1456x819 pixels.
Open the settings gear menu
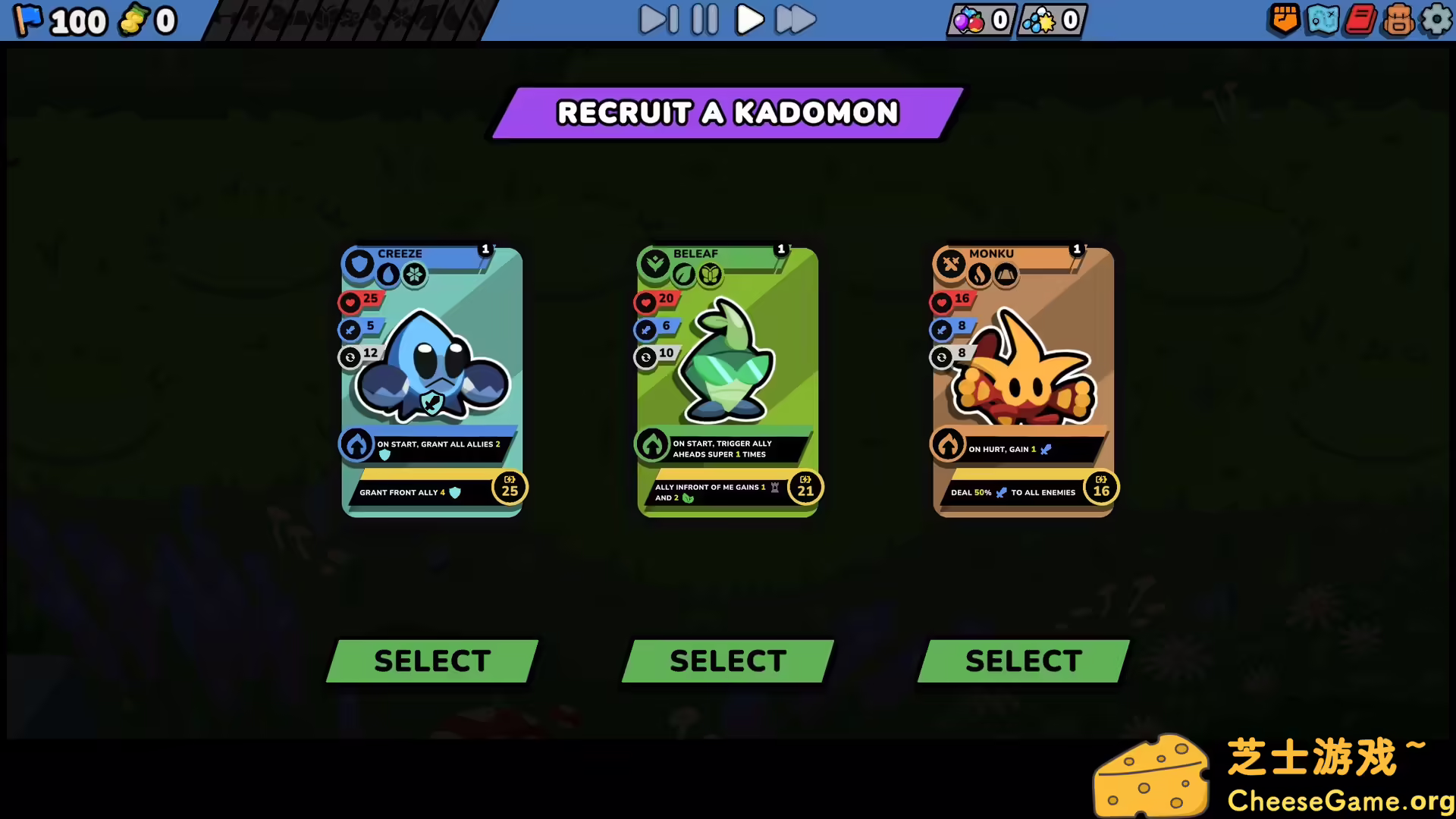(1436, 20)
